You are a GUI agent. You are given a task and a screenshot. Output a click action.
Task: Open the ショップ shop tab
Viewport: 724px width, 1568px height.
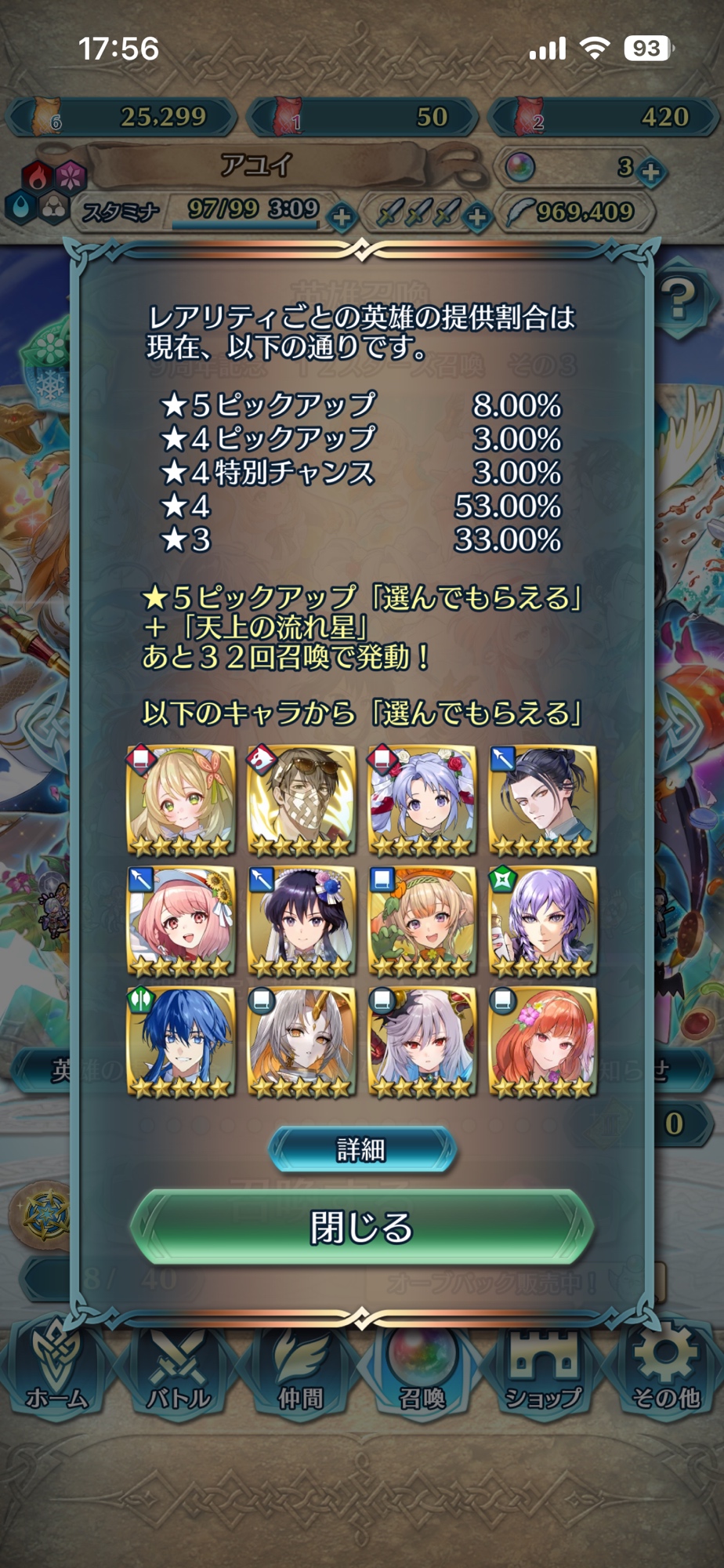[x=544, y=1368]
